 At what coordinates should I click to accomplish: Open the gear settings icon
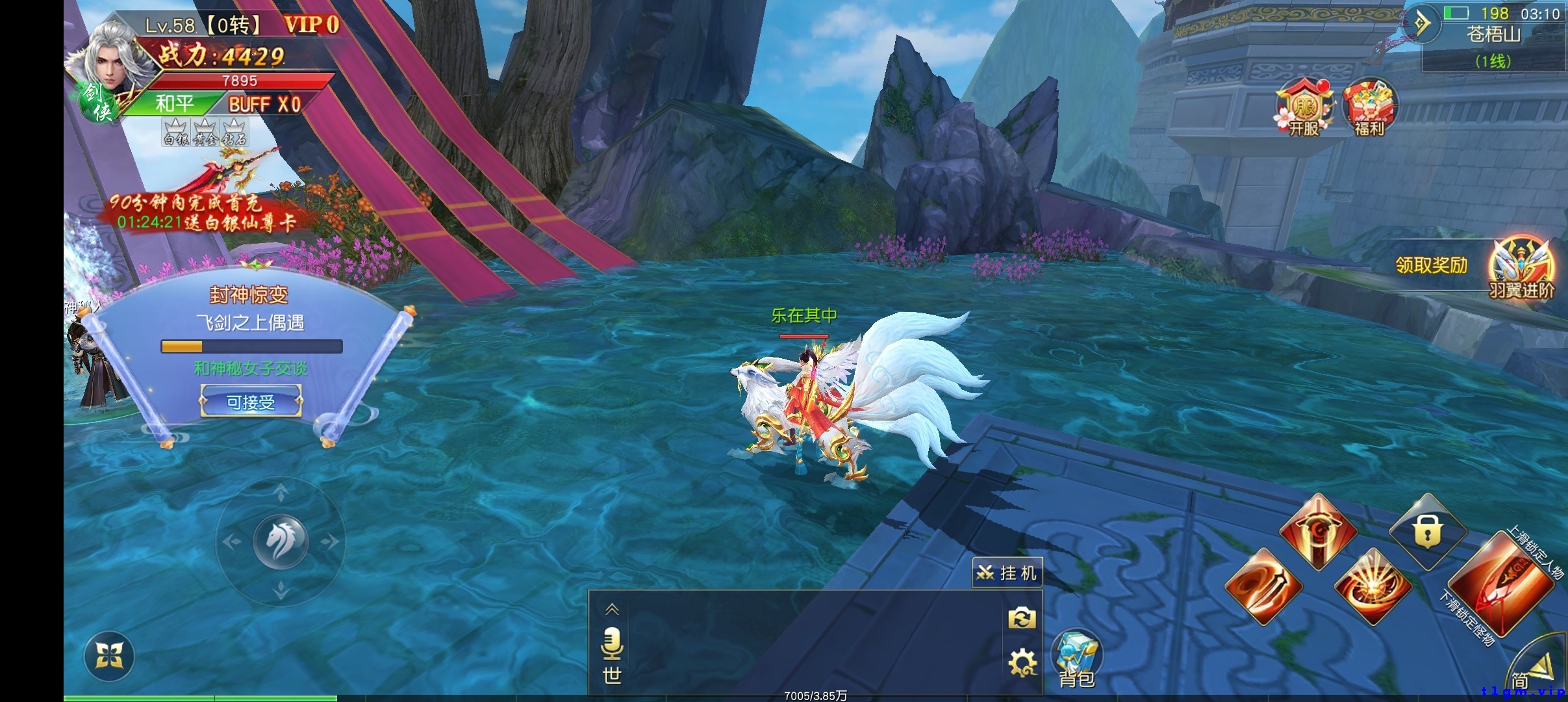[x=1022, y=664]
